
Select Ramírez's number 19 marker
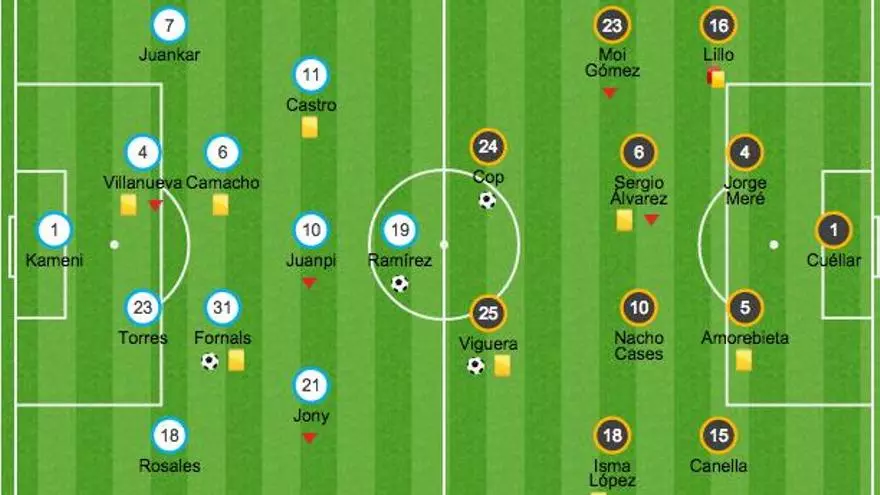pos(399,231)
